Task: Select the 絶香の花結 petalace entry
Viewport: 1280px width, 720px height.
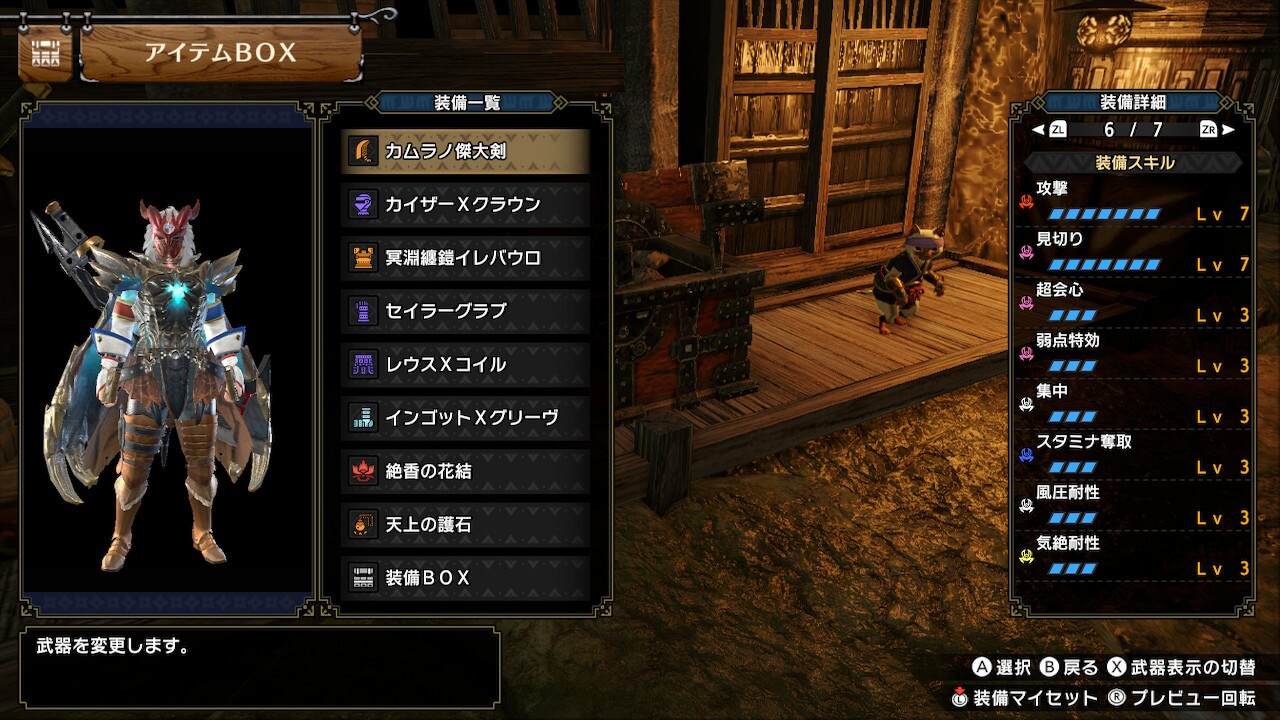Action: click(465, 471)
